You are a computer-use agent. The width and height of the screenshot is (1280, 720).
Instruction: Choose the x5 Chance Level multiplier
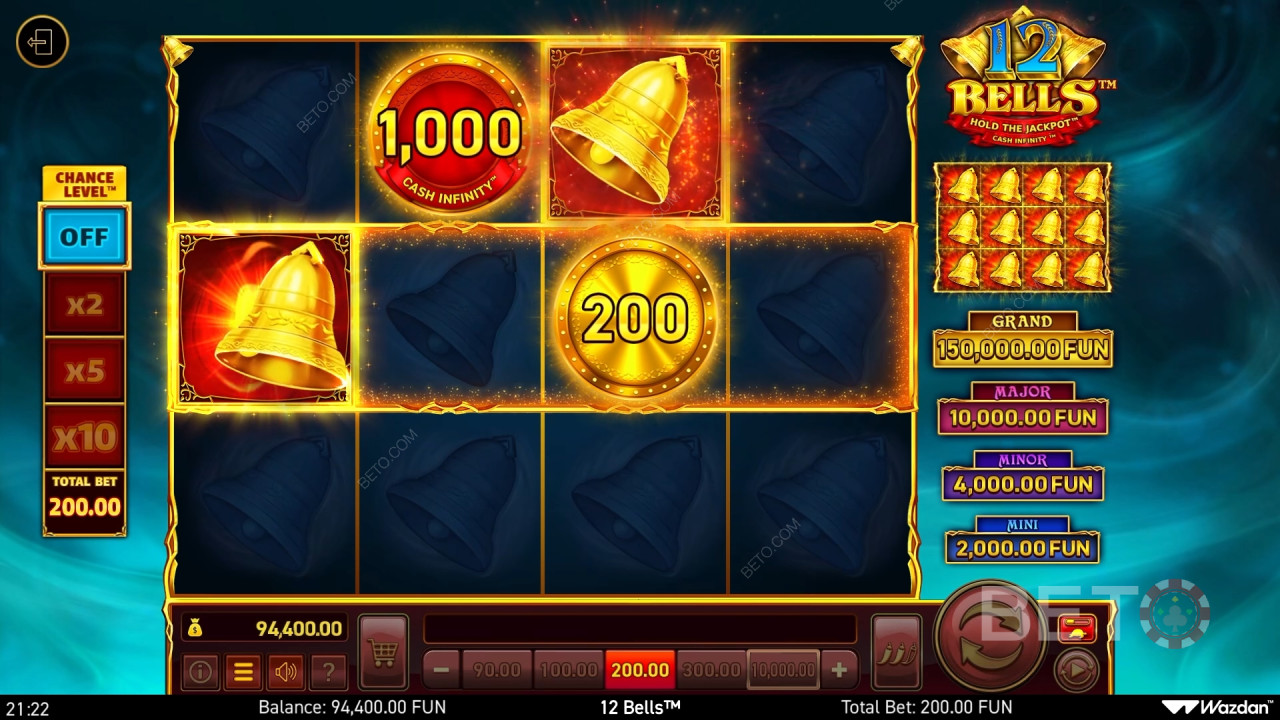[x=84, y=370]
